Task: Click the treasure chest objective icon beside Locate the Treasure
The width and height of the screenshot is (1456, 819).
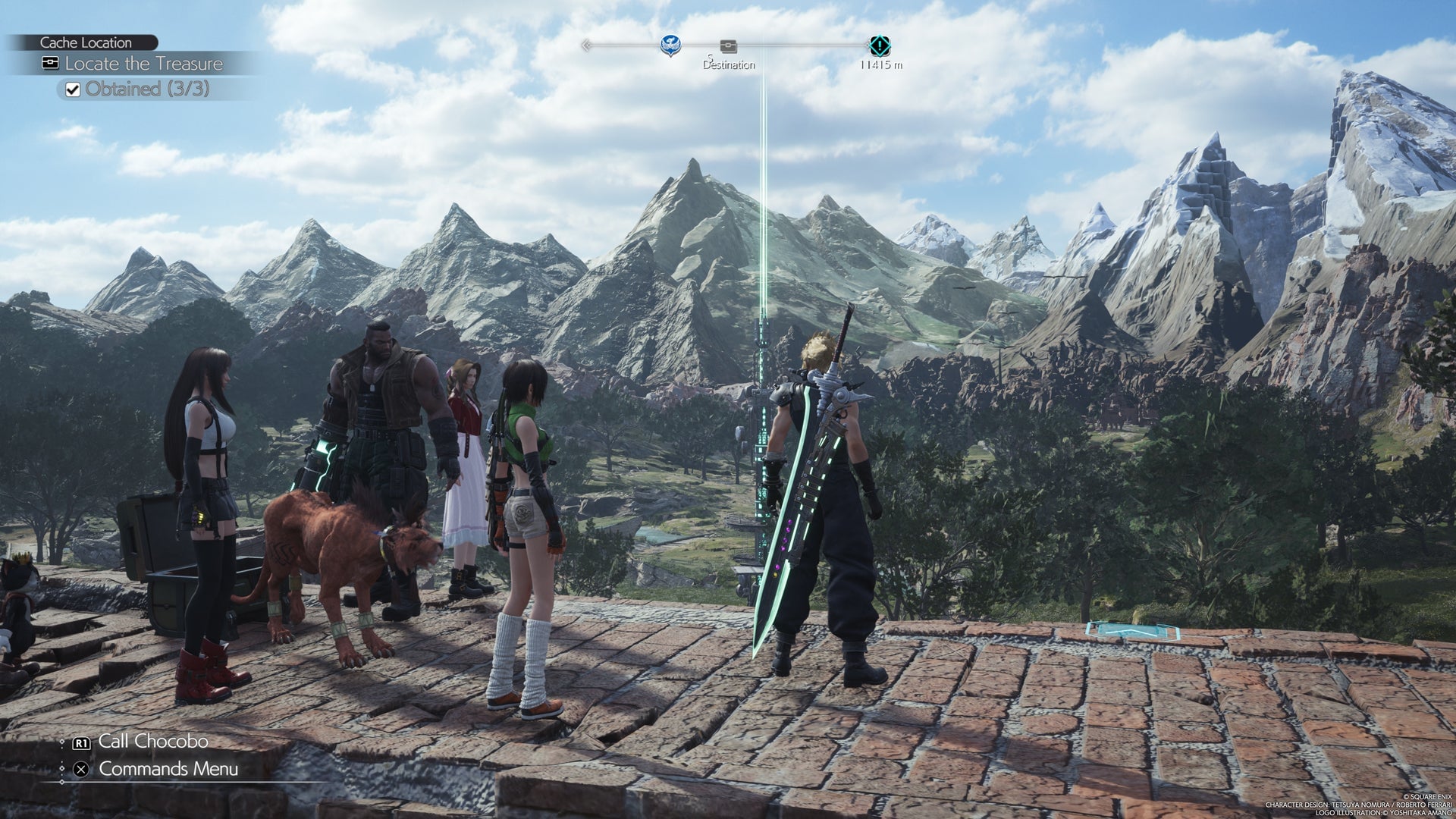Action: pos(49,64)
